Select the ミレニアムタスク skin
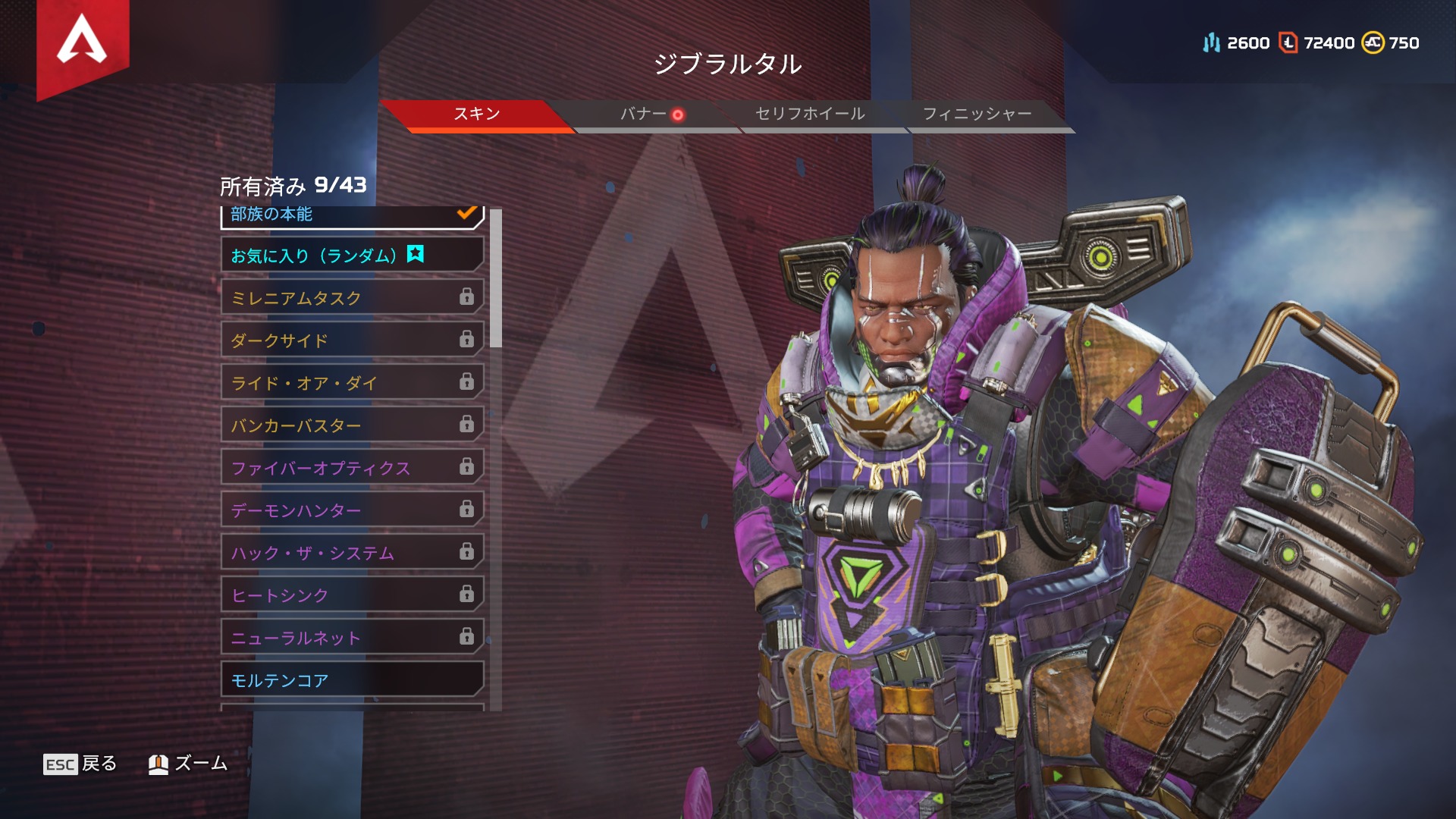The width and height of the screenshot is (1456, 819). 352,298
